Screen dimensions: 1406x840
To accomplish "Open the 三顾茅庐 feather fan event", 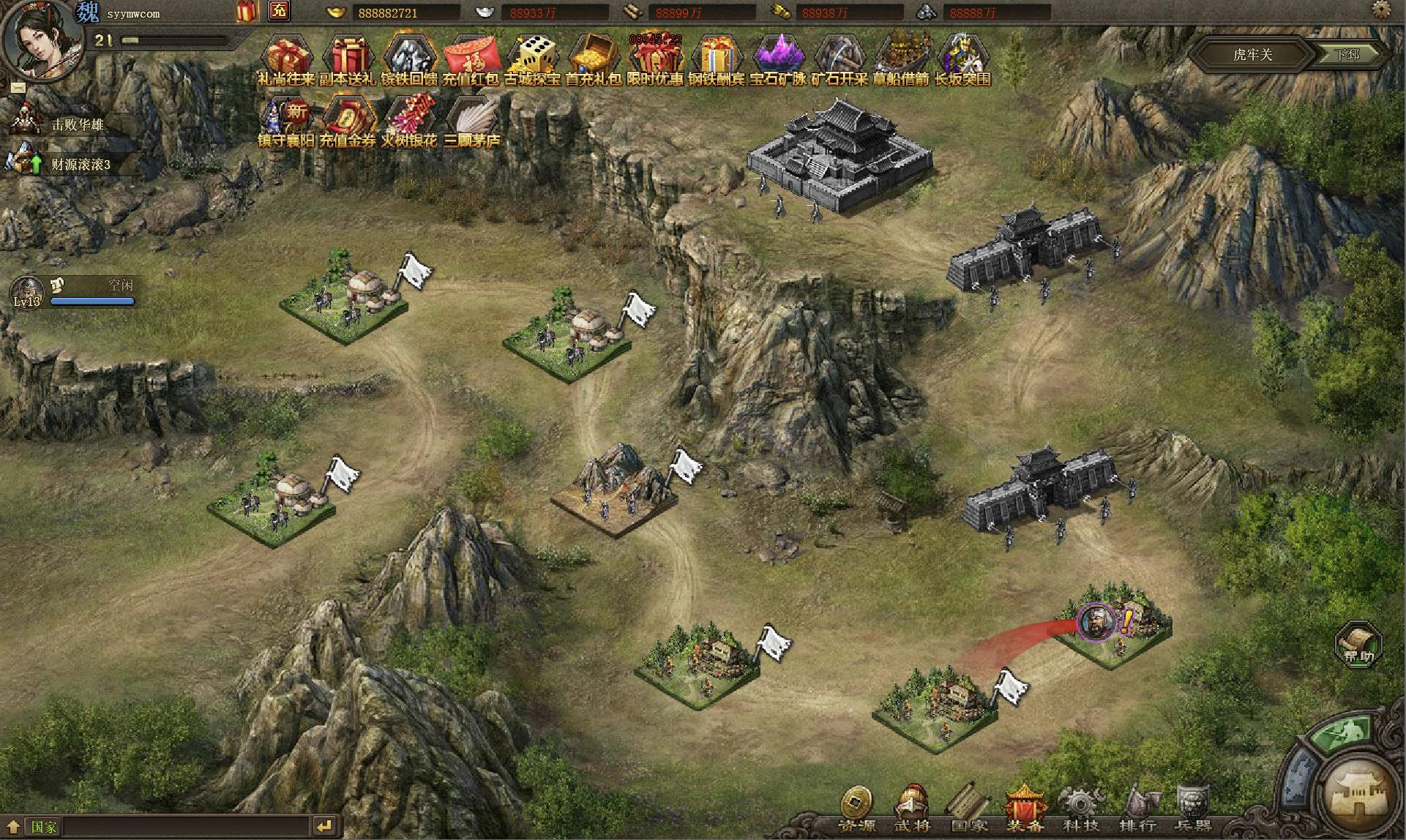I will coord(471,121).
